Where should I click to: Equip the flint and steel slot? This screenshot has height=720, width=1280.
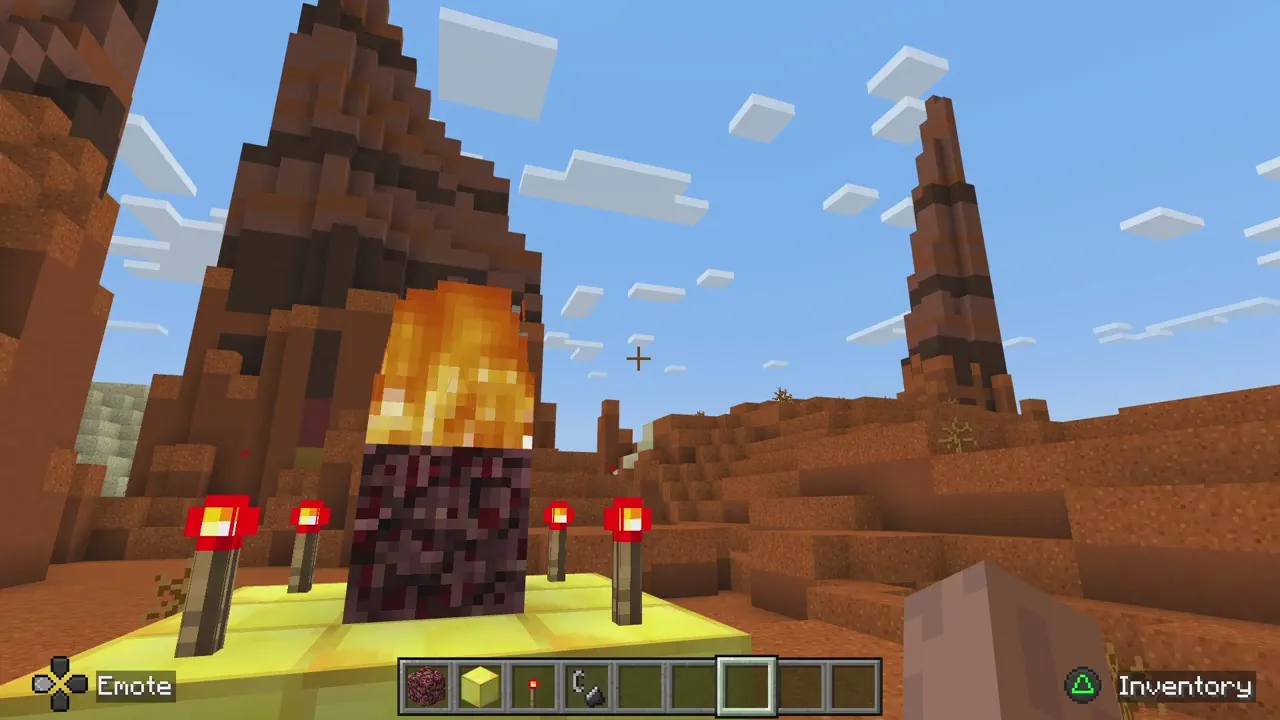(587, 686)
